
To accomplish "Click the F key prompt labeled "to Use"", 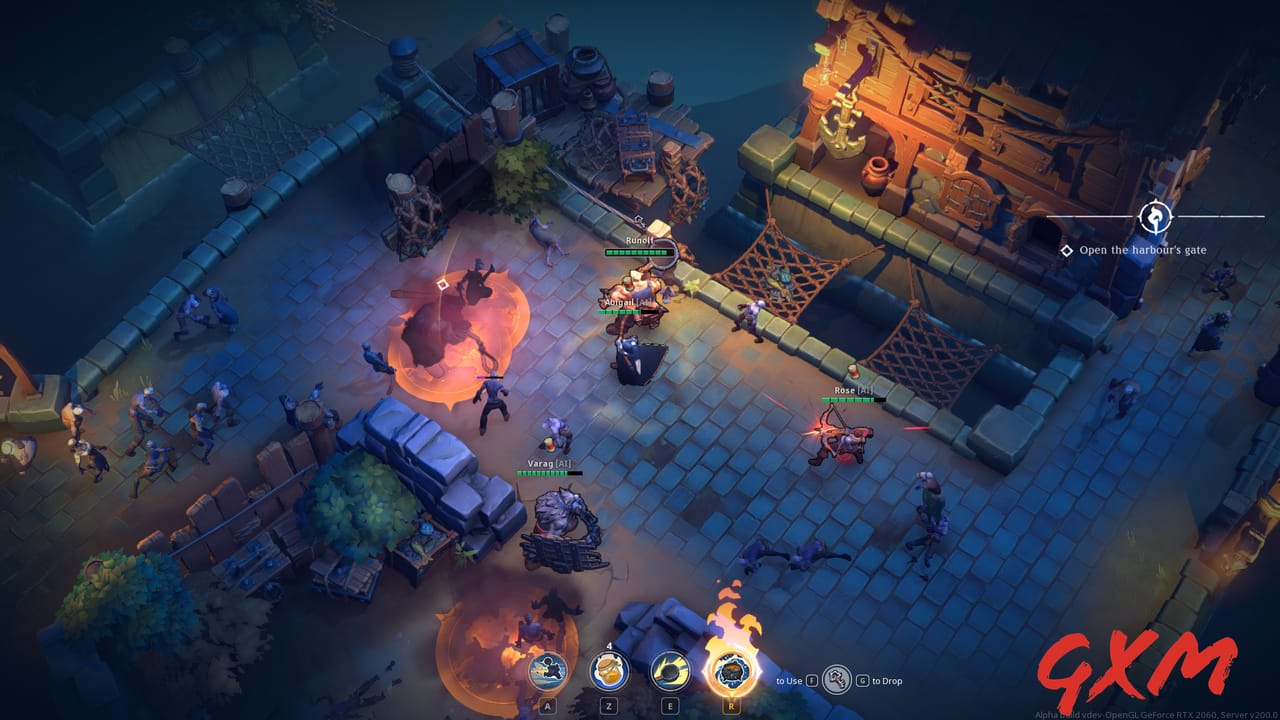I will click(810, 680).
